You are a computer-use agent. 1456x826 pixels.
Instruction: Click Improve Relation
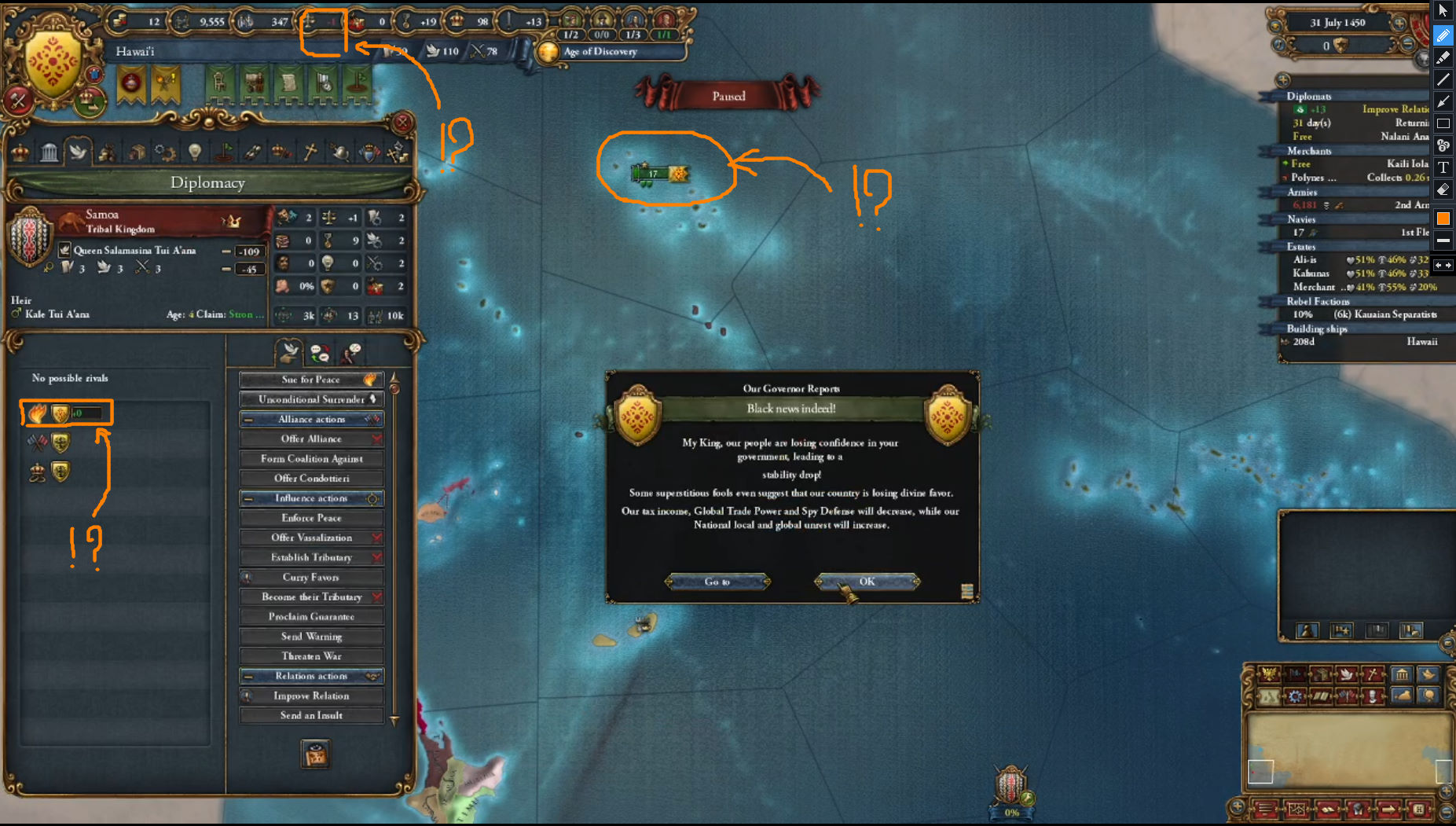tap(311, 696)
